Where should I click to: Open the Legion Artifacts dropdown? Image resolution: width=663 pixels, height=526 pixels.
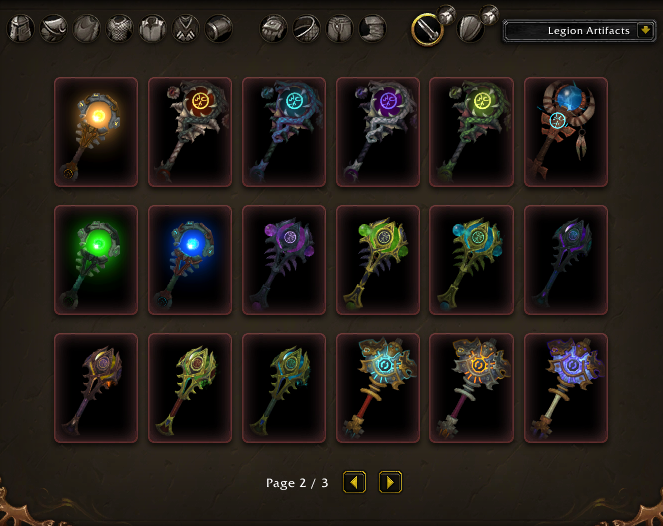[580, 31]
